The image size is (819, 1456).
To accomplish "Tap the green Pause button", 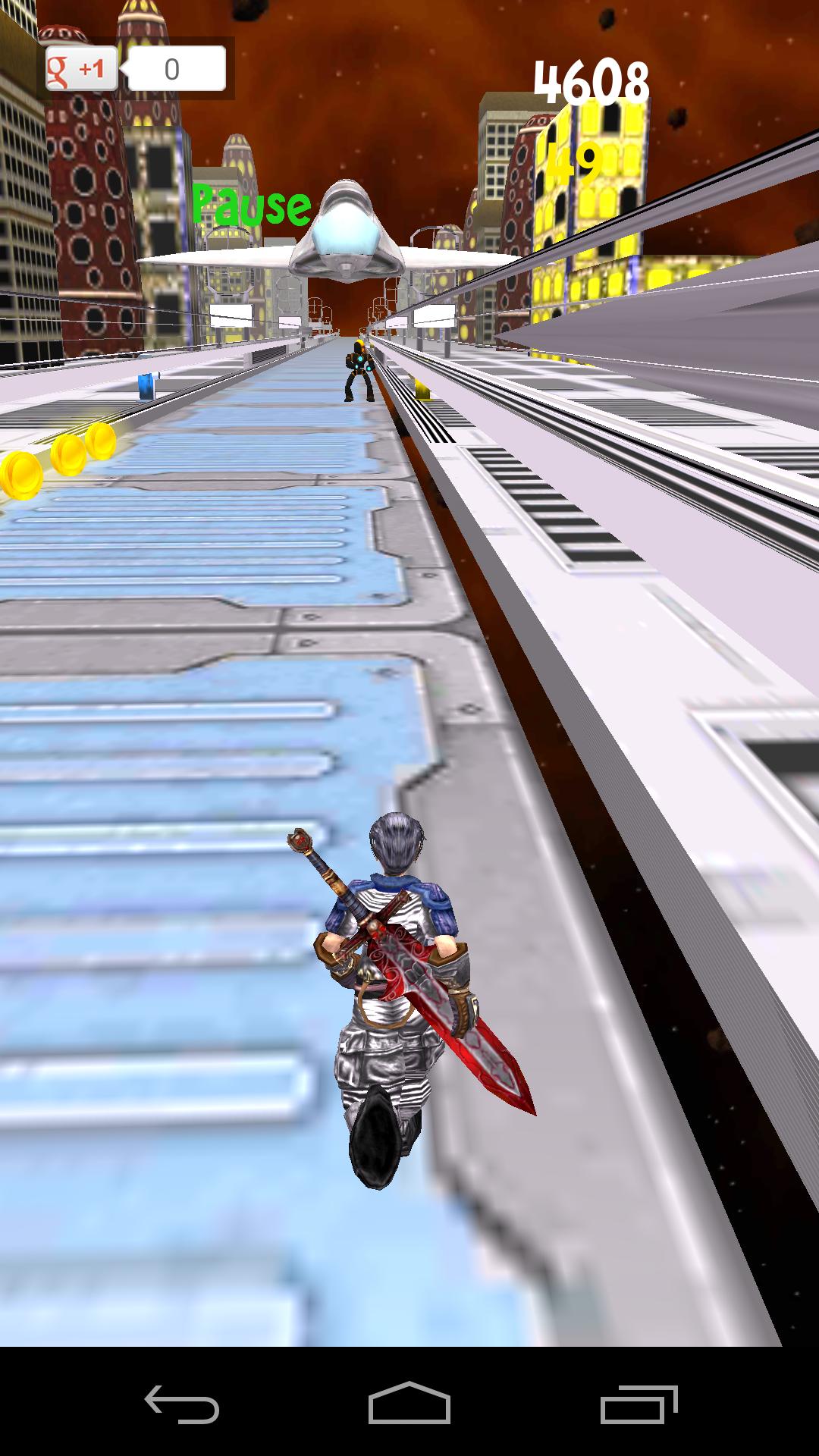I will [251, 205].
